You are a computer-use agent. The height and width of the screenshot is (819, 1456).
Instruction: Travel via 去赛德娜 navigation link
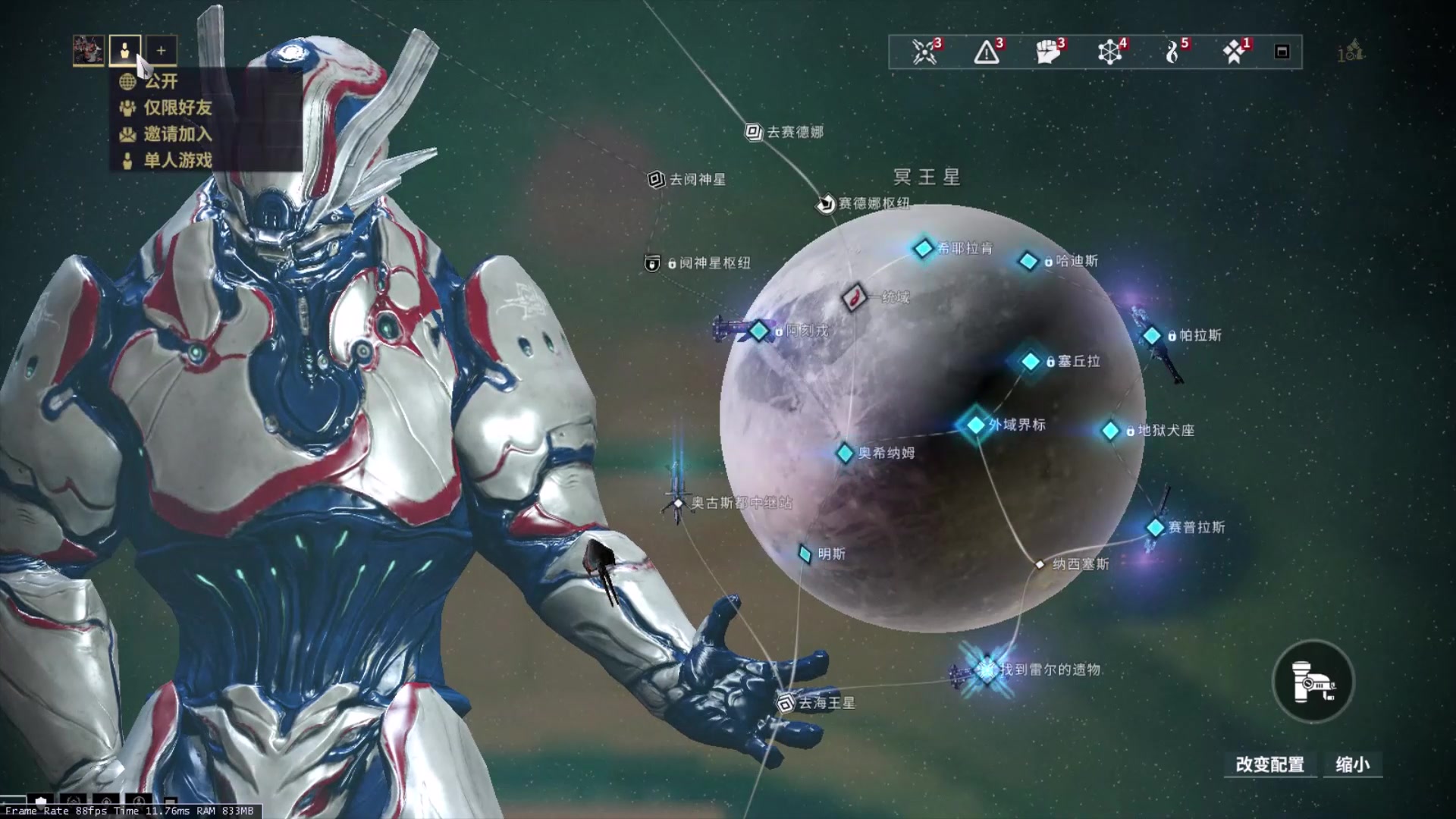click(x=754, y=132)
